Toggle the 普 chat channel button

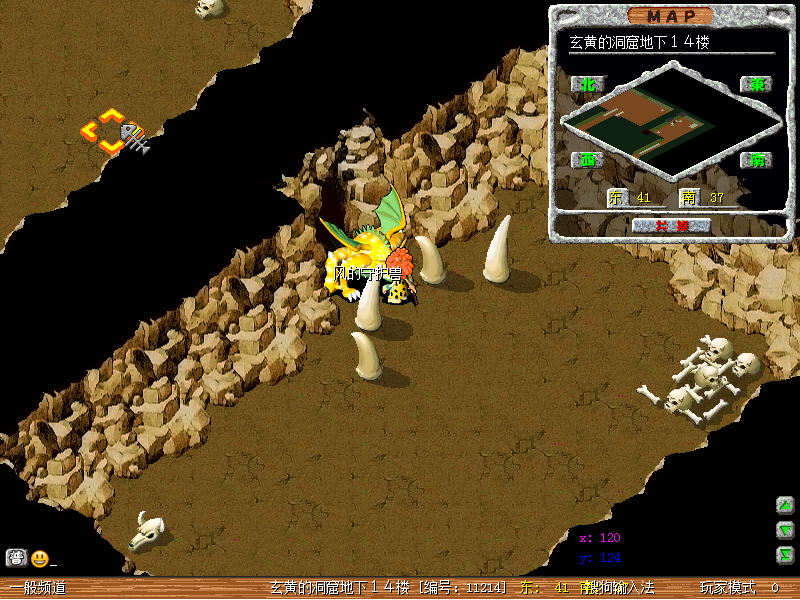15,558
